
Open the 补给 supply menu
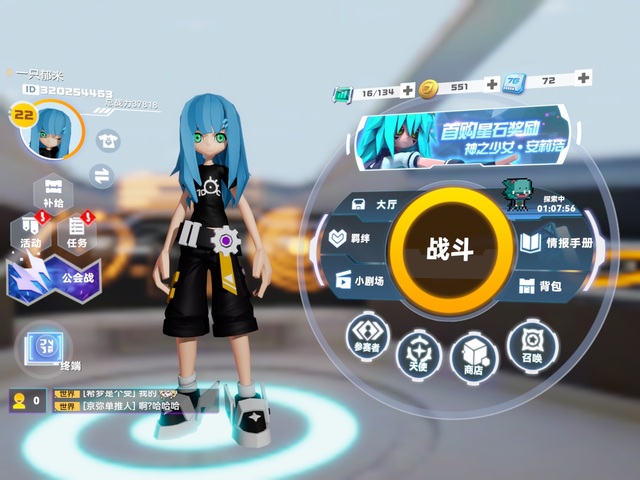tap(53, 190)
